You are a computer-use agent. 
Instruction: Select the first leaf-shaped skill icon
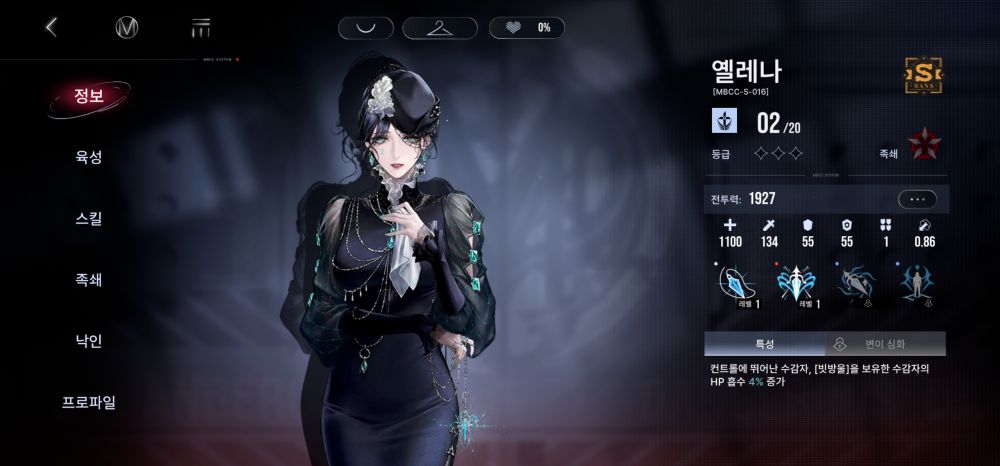(735, 284)
